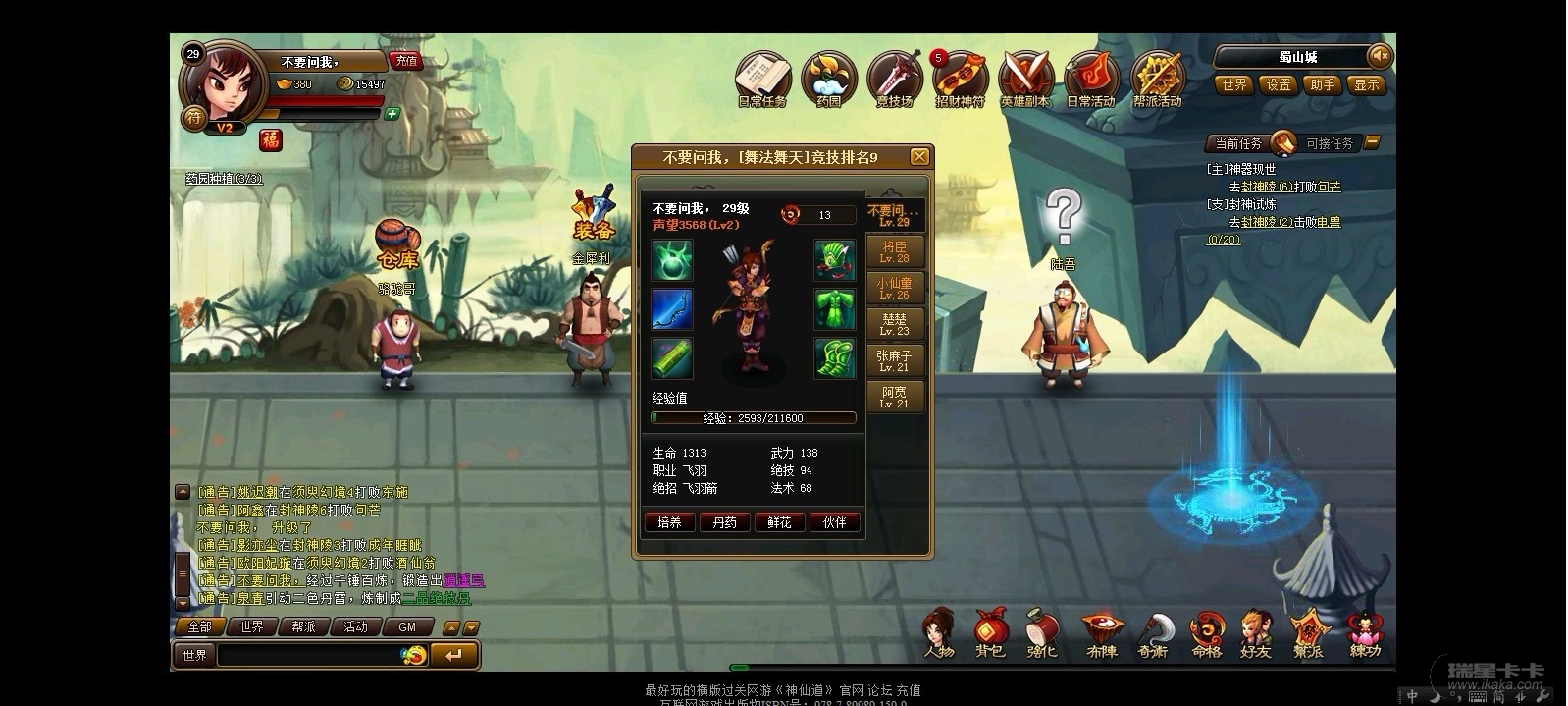Switch to partner 张麻子 tab

point(895,360)
